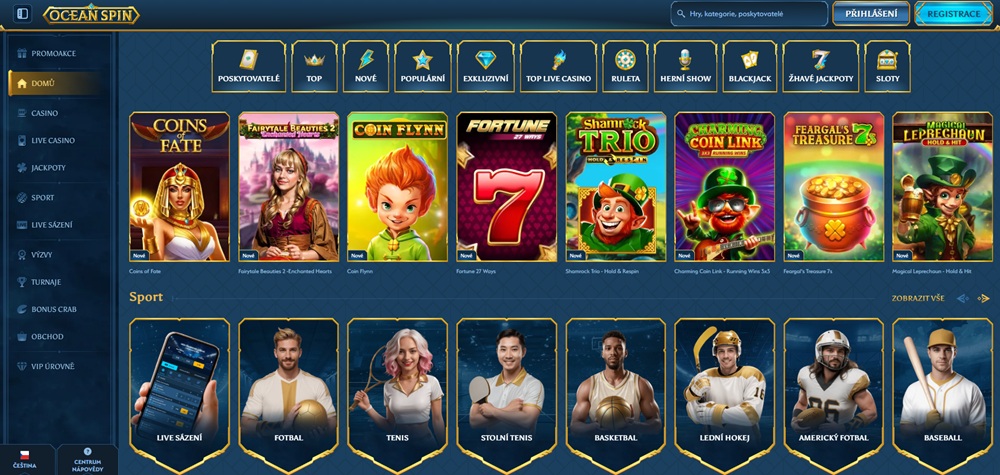Open Promoakce in the sidebar
1000x475 pixels.
(55, 53)
